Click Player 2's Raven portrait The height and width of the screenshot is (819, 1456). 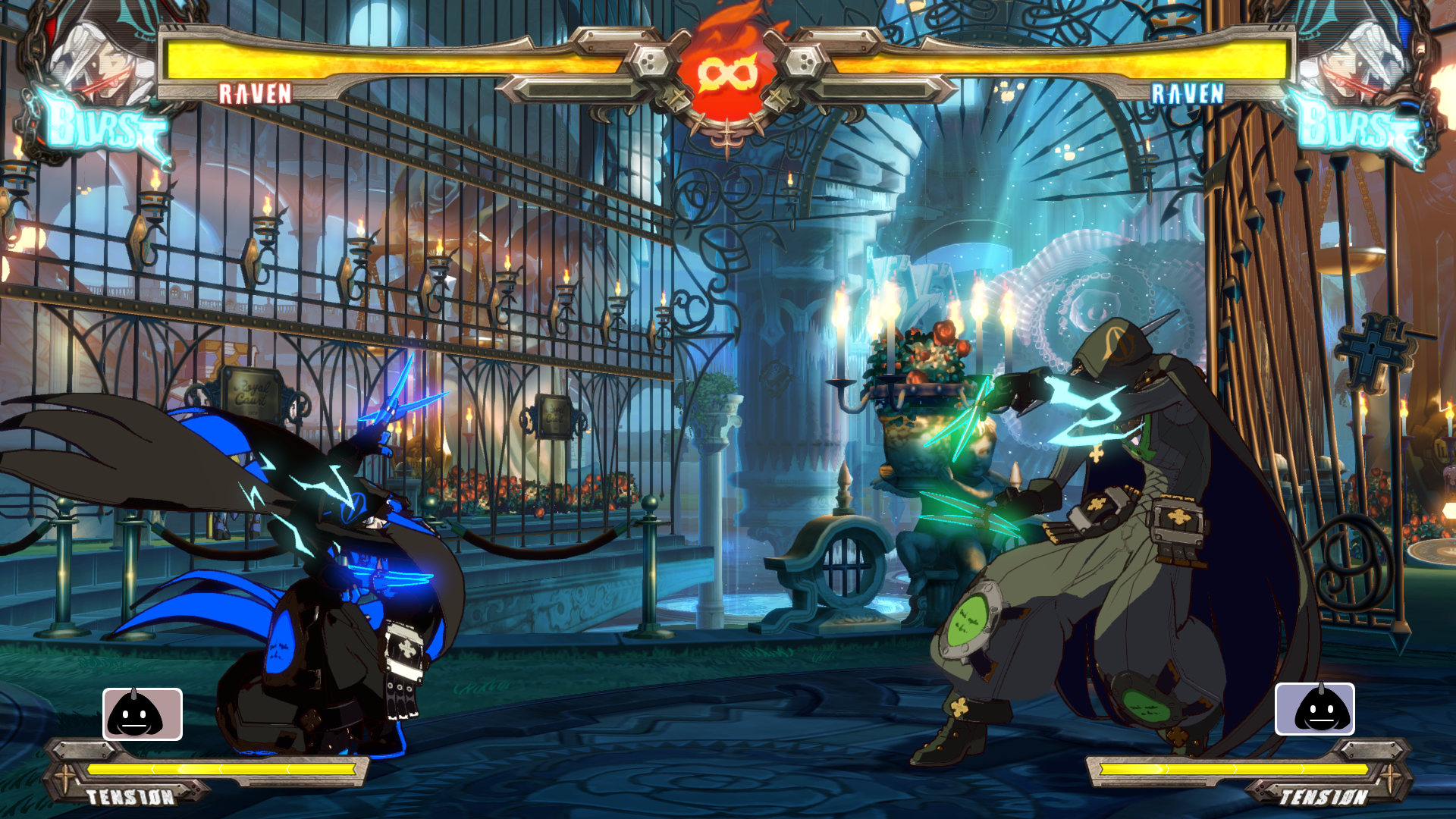[x=1354, y=57]
